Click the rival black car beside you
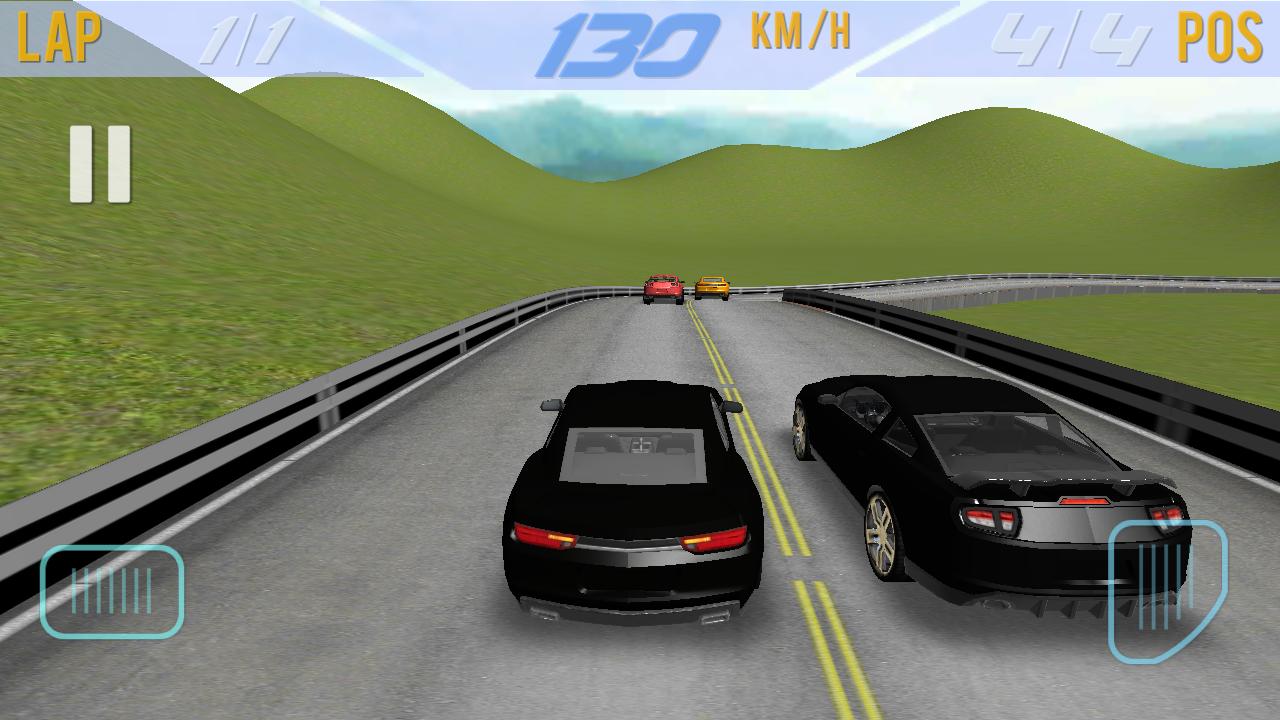 (1000, 490)
